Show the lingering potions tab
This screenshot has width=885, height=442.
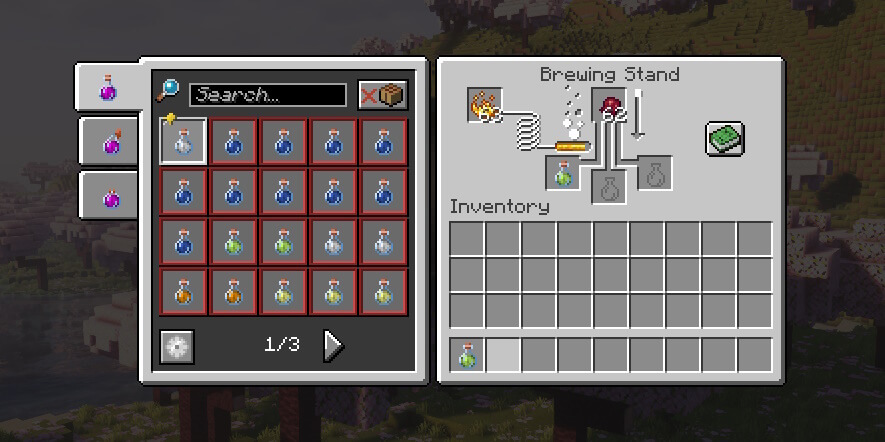click(112, 195)
